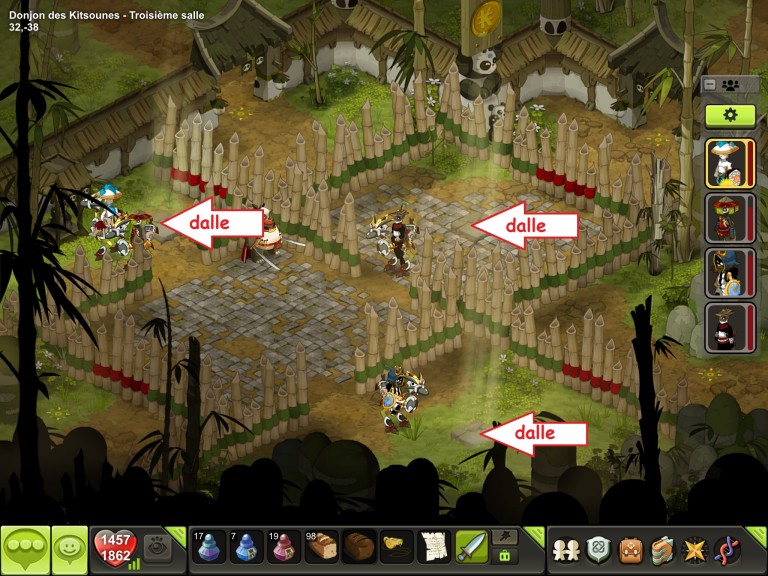Open the friends icon with two figures
Screen dimensions: 768x576
pyautogui.click(x=565, y=550)
